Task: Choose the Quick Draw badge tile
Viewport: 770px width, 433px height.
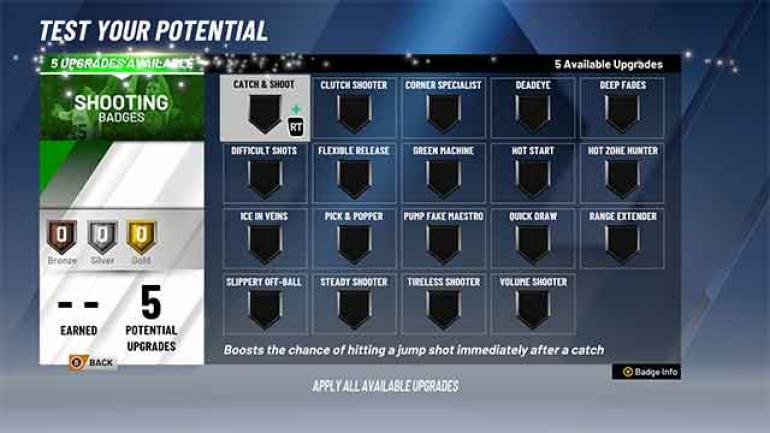Action: [x=533, y=239]
